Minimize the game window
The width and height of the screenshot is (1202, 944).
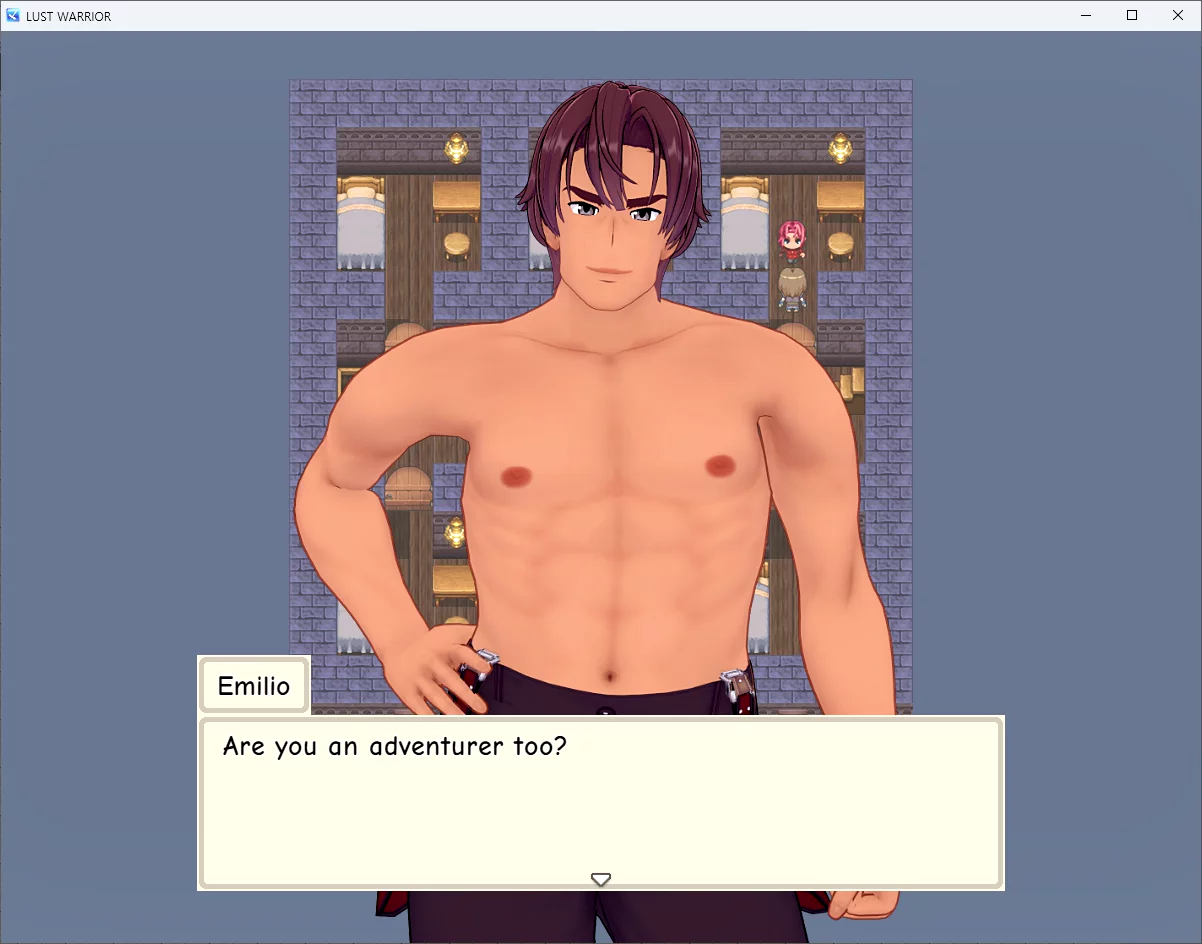click(1086, 15)
